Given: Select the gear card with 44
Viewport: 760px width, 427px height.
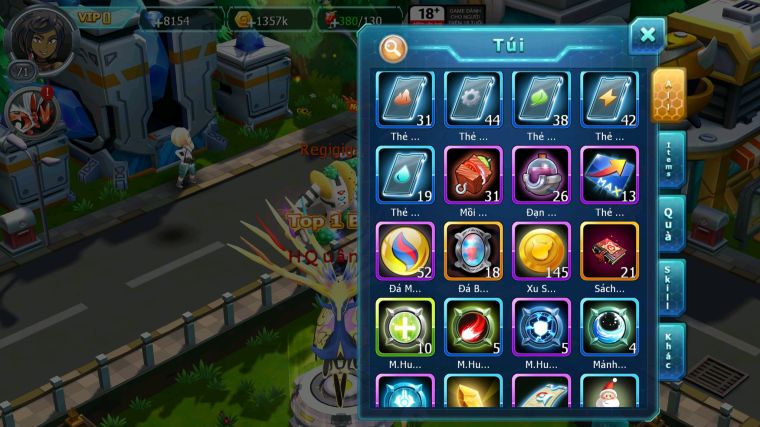Looking at the screenshot, I should tap(473, 99).
